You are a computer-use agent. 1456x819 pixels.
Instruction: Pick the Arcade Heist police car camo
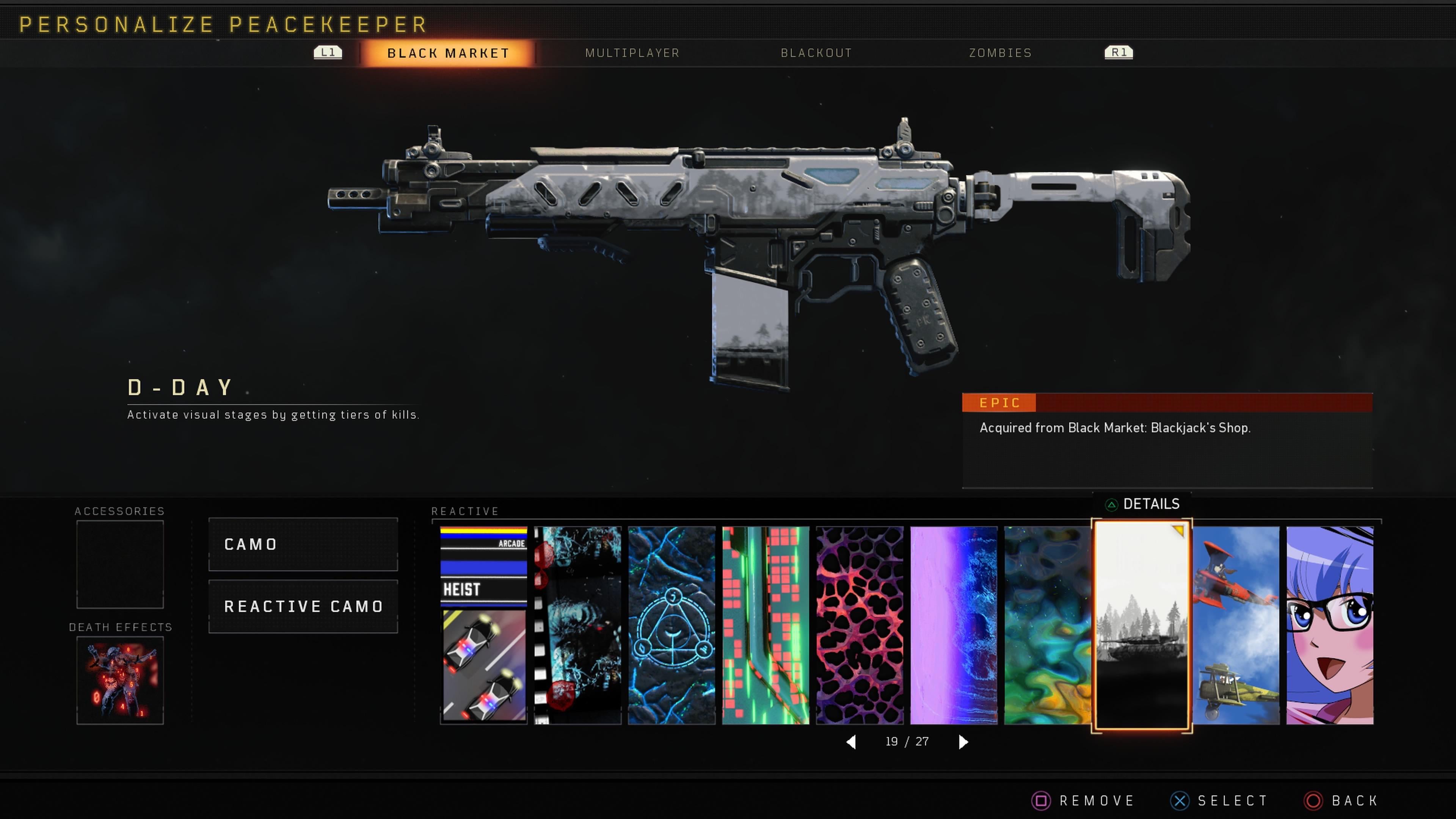click(483, 625)
